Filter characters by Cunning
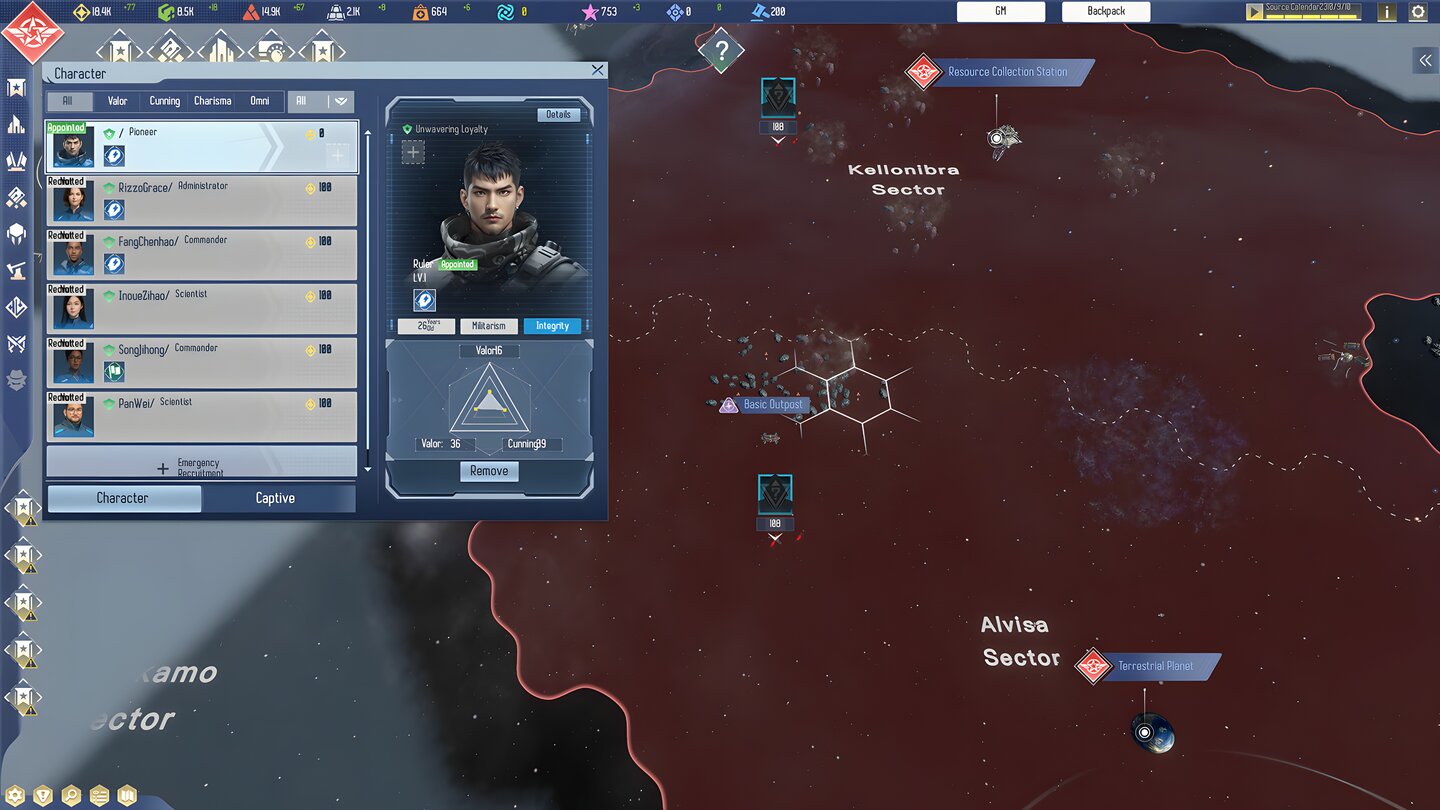The width and height of the screenshot is (1440, 810). point(165,101)
